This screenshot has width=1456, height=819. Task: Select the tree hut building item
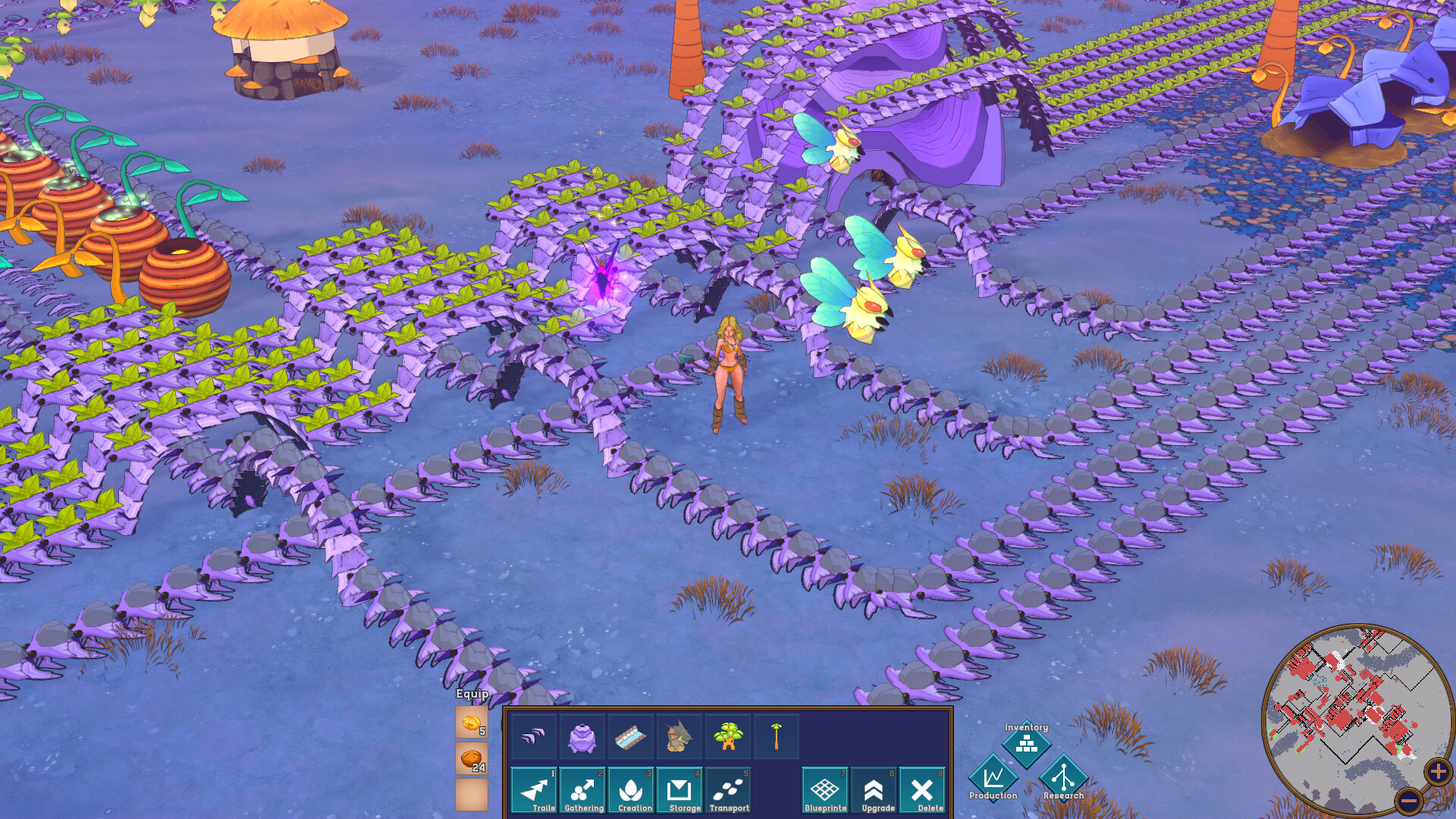coord(730,736)
